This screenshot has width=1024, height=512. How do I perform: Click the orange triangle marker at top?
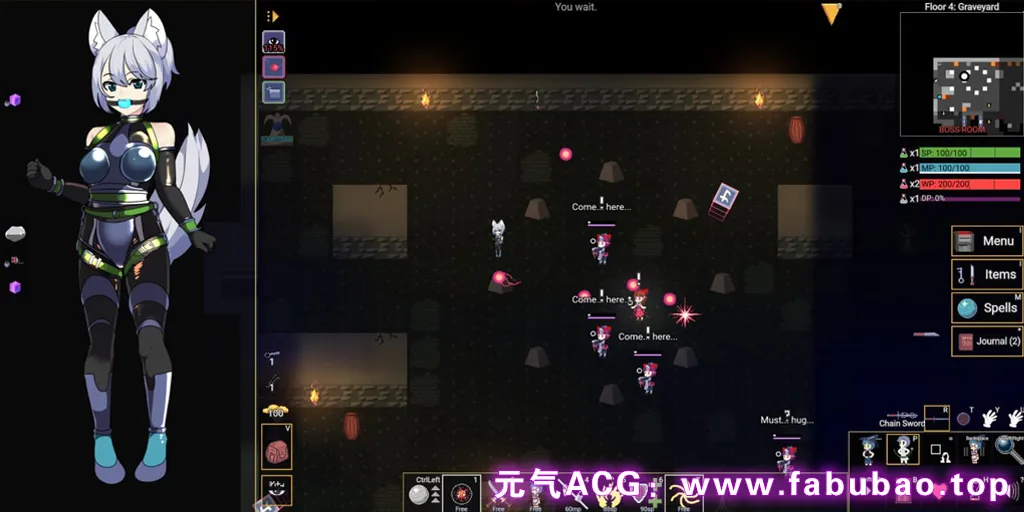coord(831,13)
